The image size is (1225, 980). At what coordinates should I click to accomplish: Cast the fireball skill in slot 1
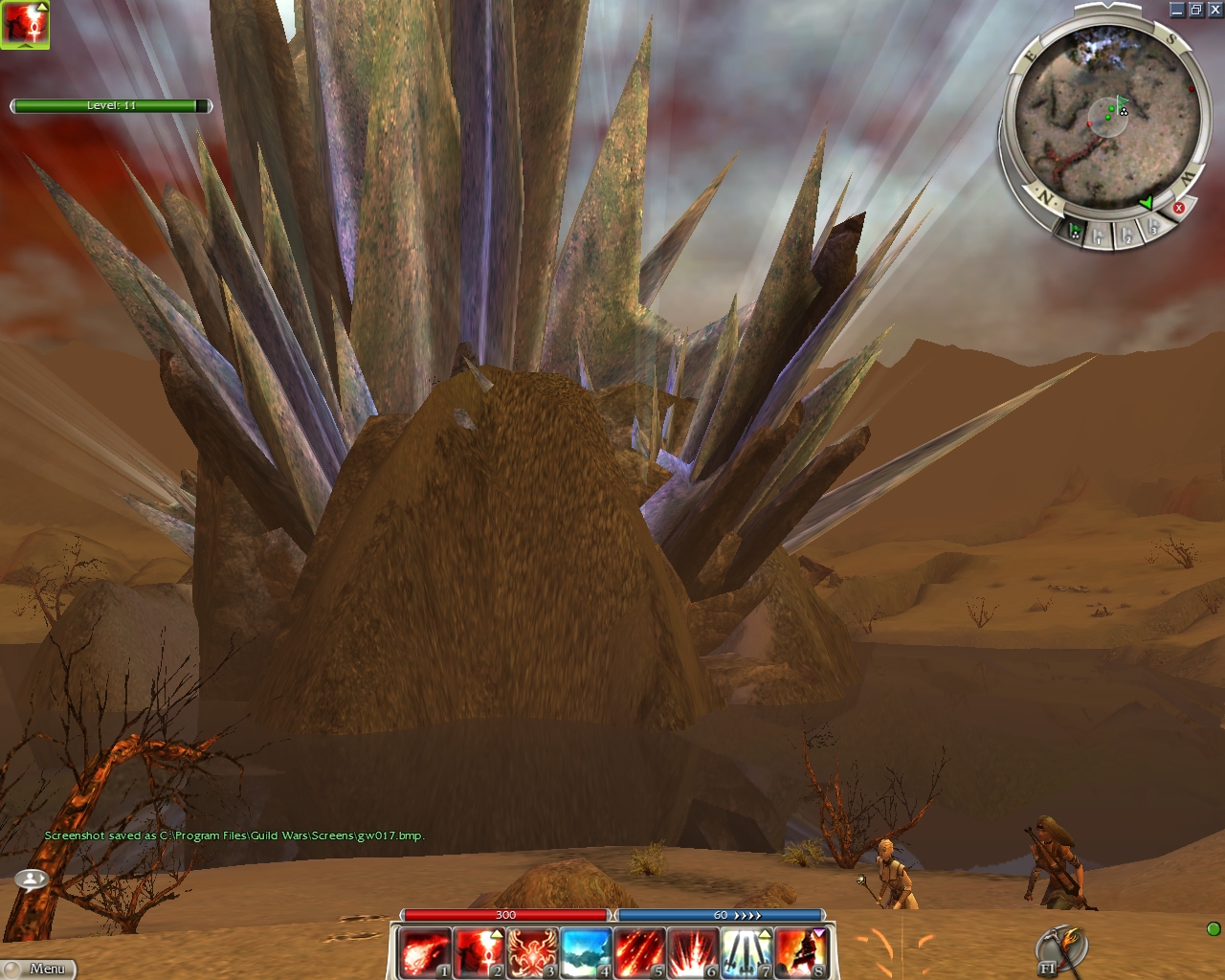click(425, 953)
